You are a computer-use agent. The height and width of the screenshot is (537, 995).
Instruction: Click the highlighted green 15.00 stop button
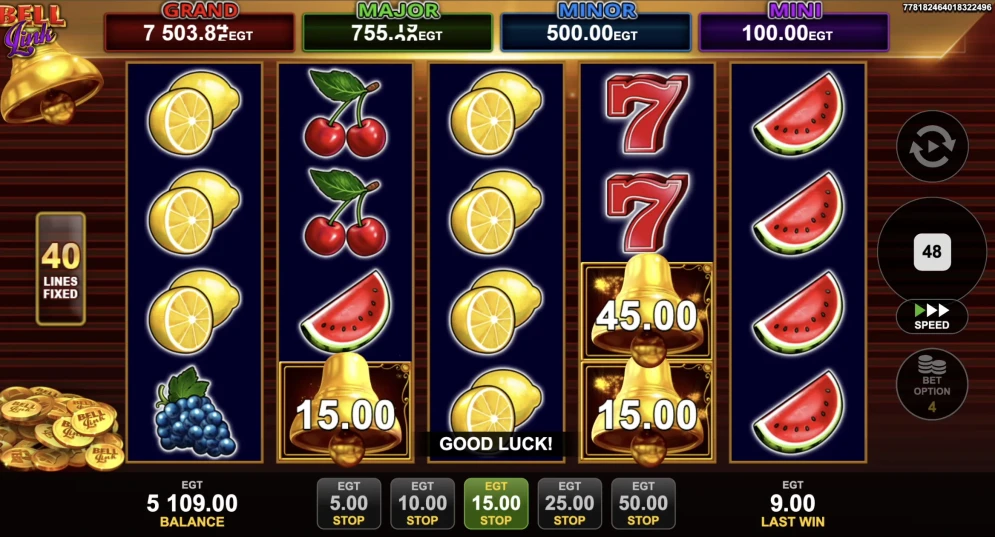[x=496, y=503]
